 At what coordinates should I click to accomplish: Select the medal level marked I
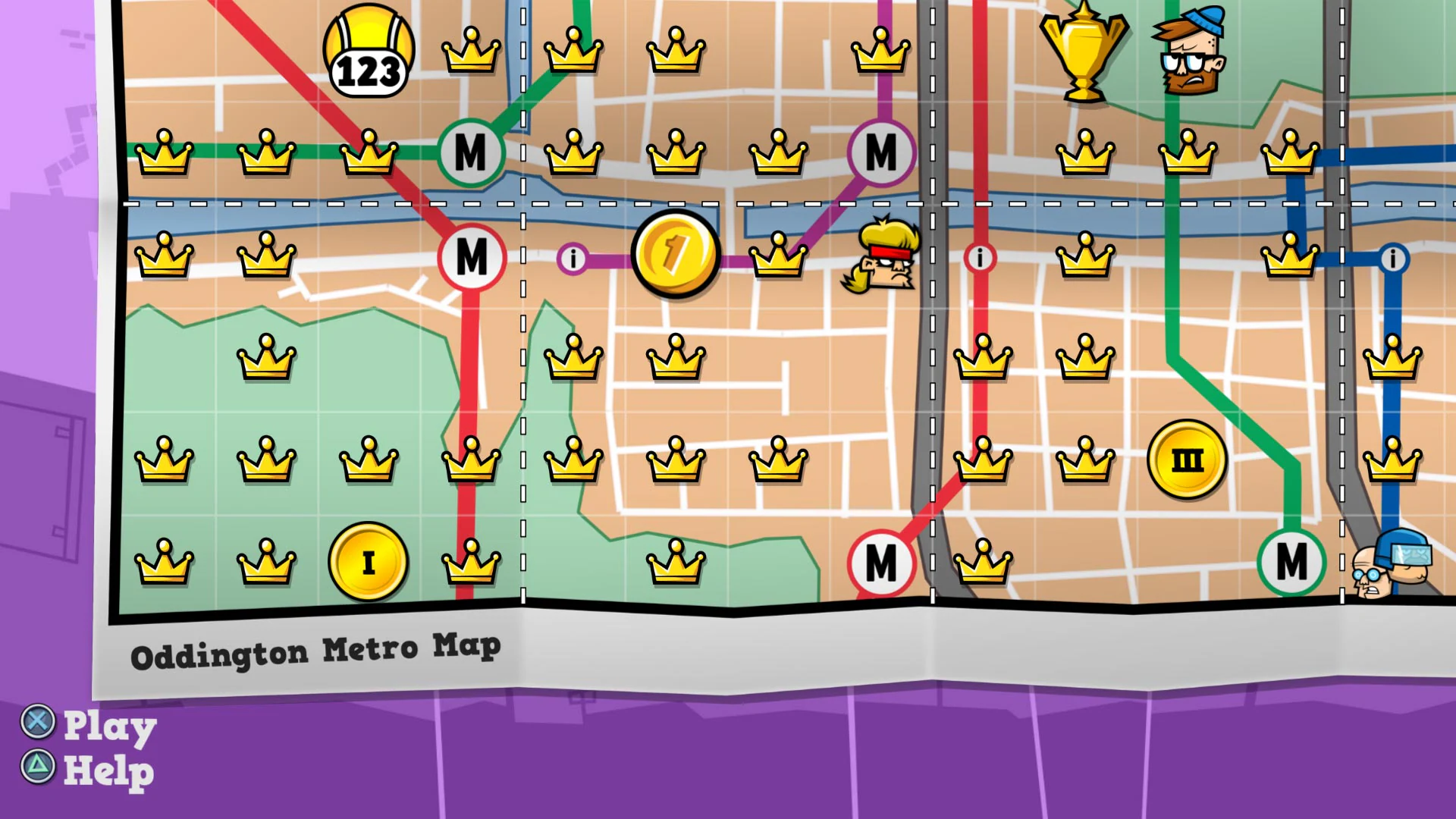pyautogui.click(x=369, y=563)
